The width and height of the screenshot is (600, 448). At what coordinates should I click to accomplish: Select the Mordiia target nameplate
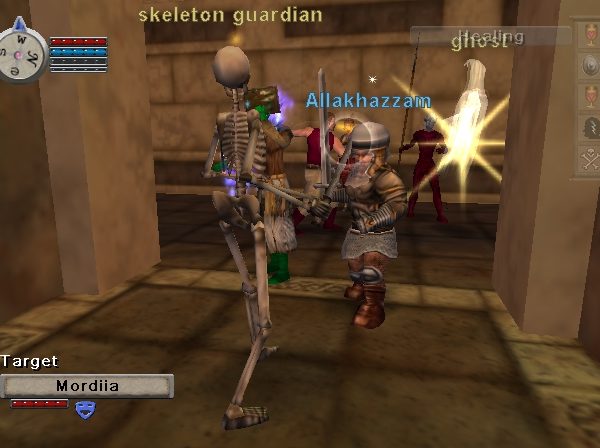point(87,385)
